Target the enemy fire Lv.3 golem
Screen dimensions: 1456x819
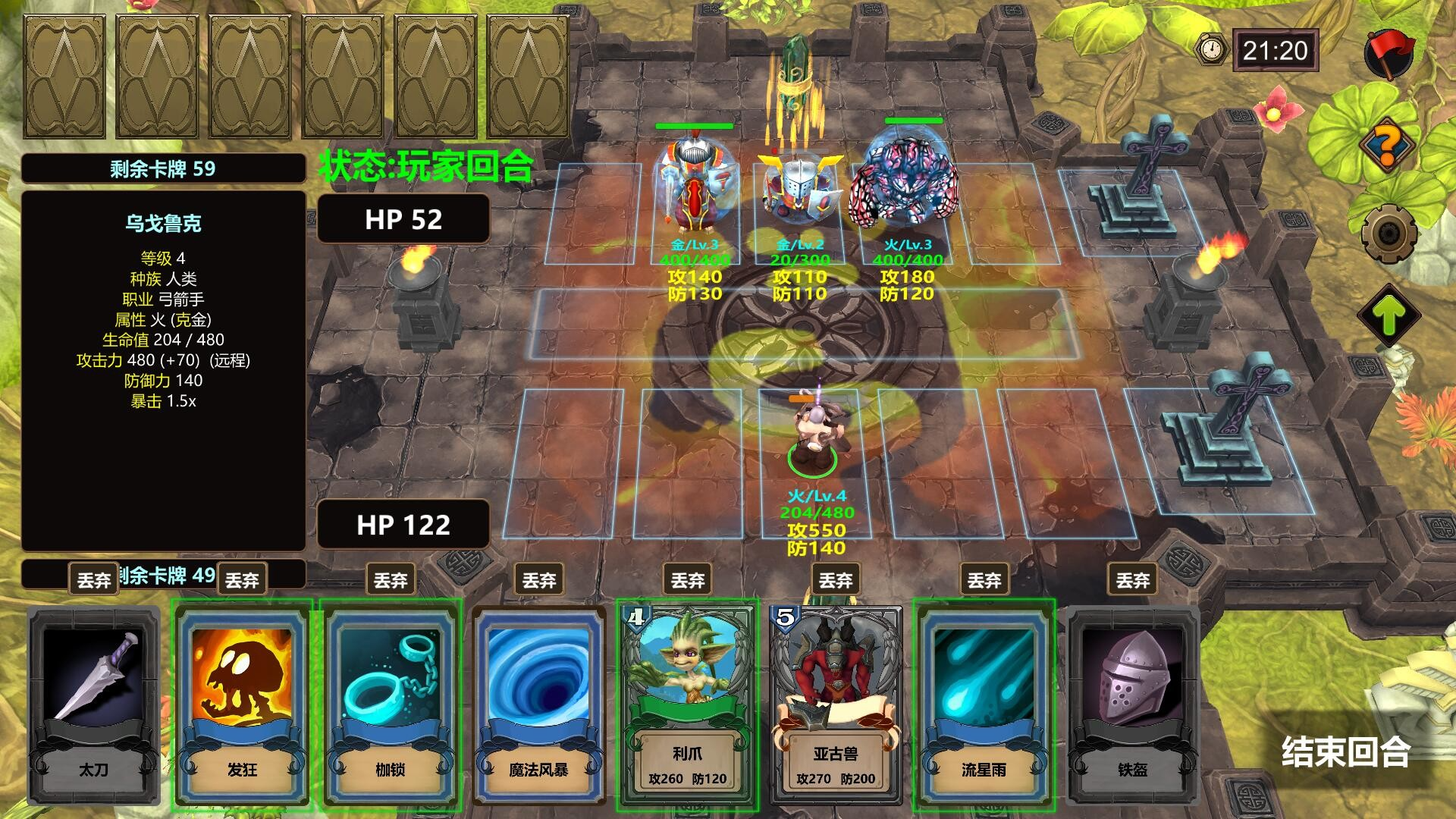[902, 182]
